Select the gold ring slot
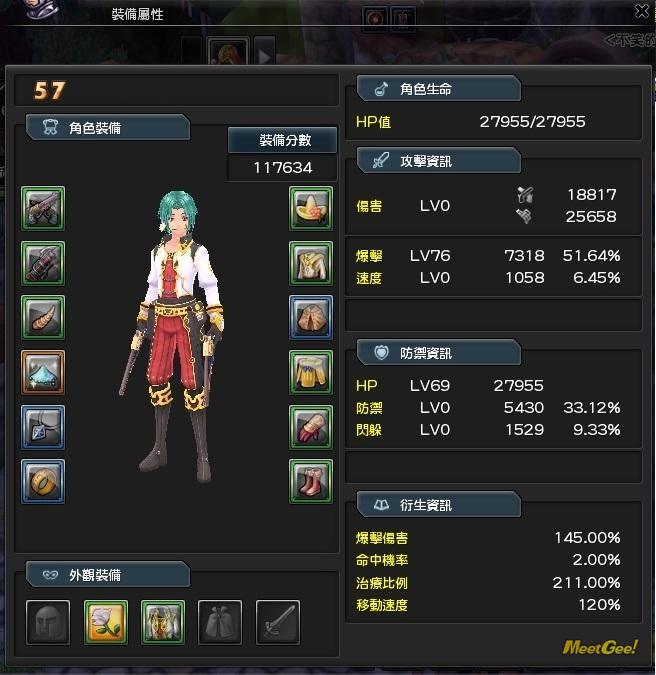This screenshot has width=656, height=675. tap(43, 481)
